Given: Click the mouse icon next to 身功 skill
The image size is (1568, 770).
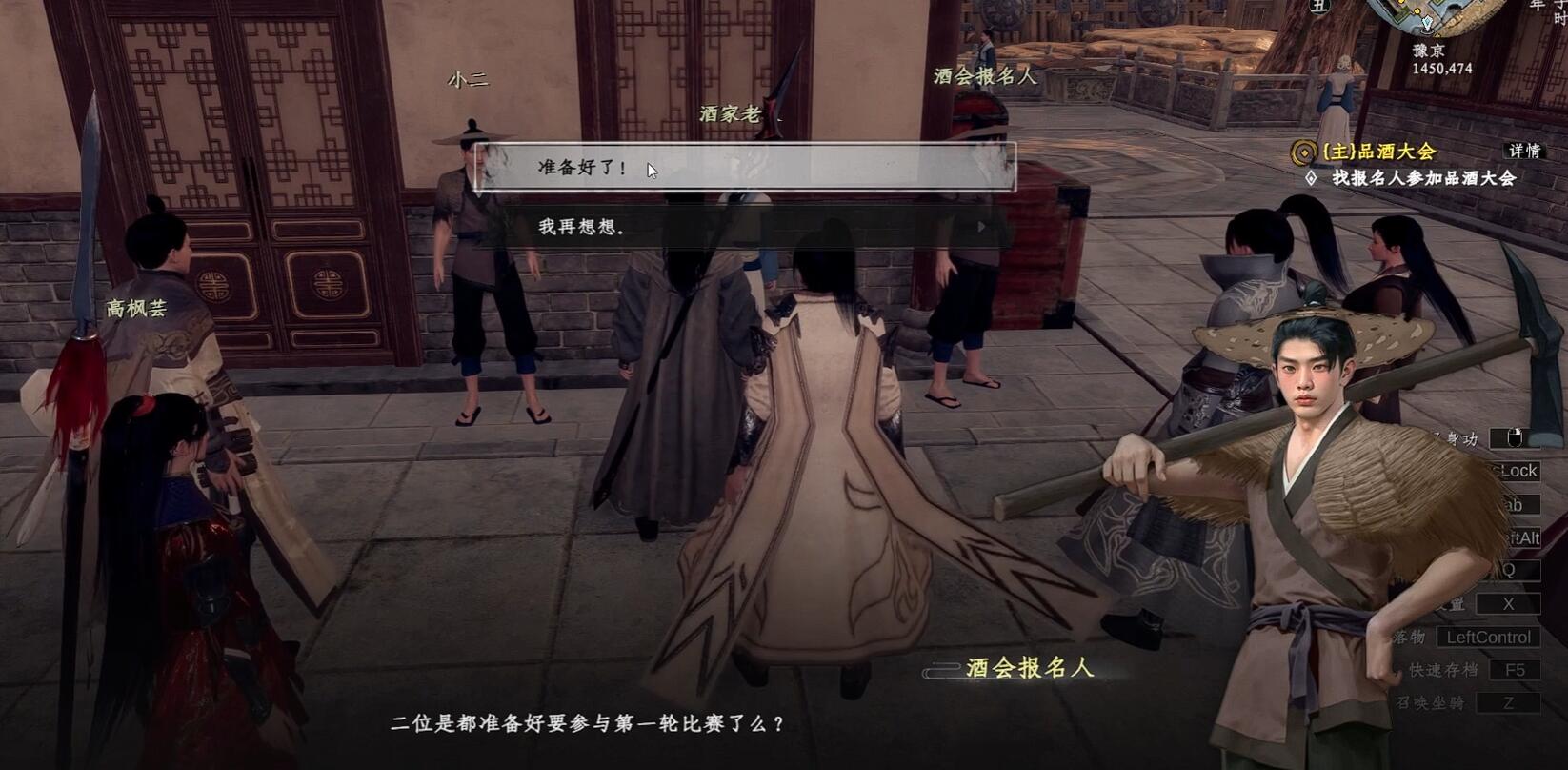Looking at the screenshot, I should [x=1515, y=436].
